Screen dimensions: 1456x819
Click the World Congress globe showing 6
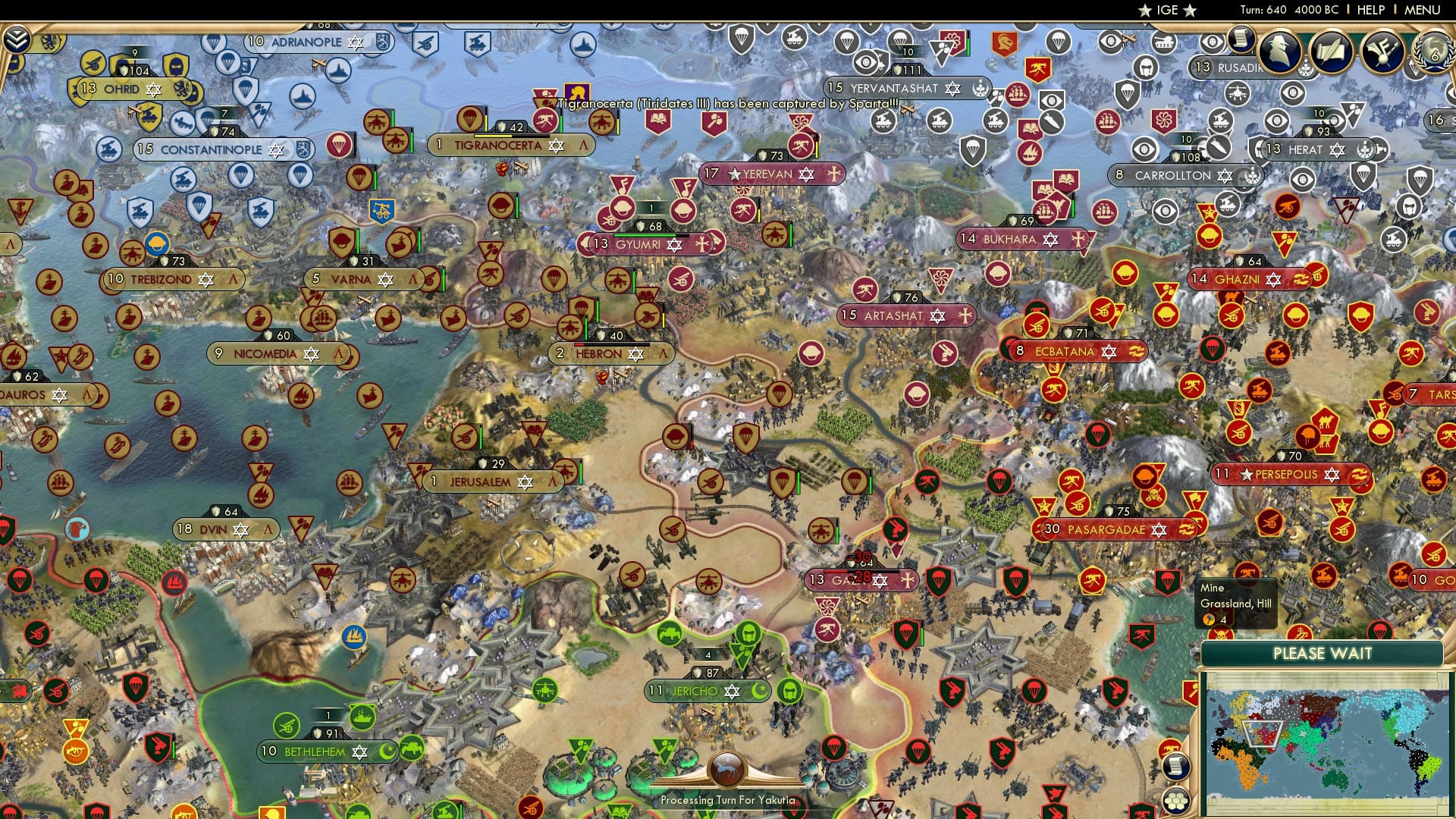1439,53
